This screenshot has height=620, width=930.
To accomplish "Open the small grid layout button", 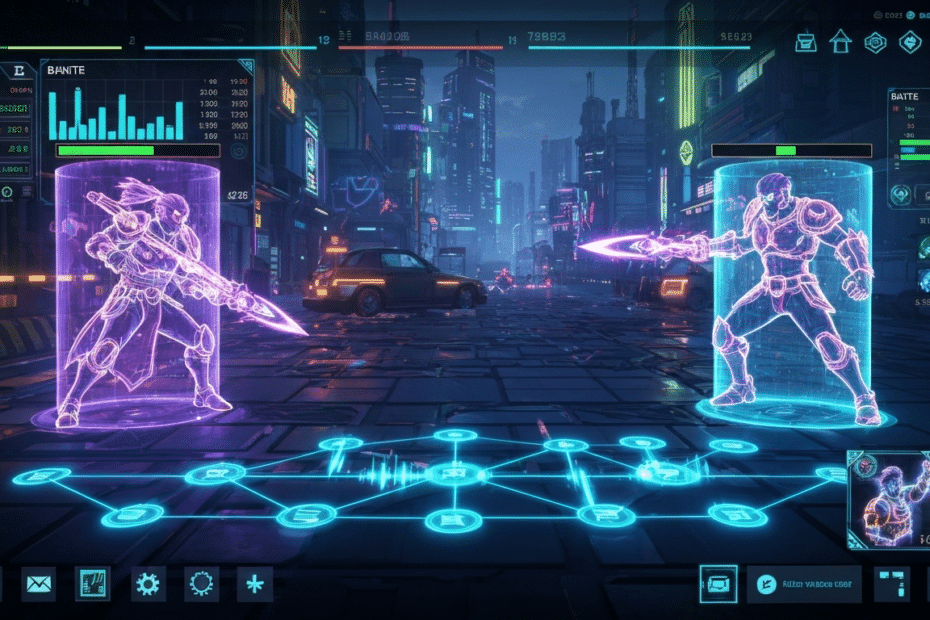I will 891,584.
